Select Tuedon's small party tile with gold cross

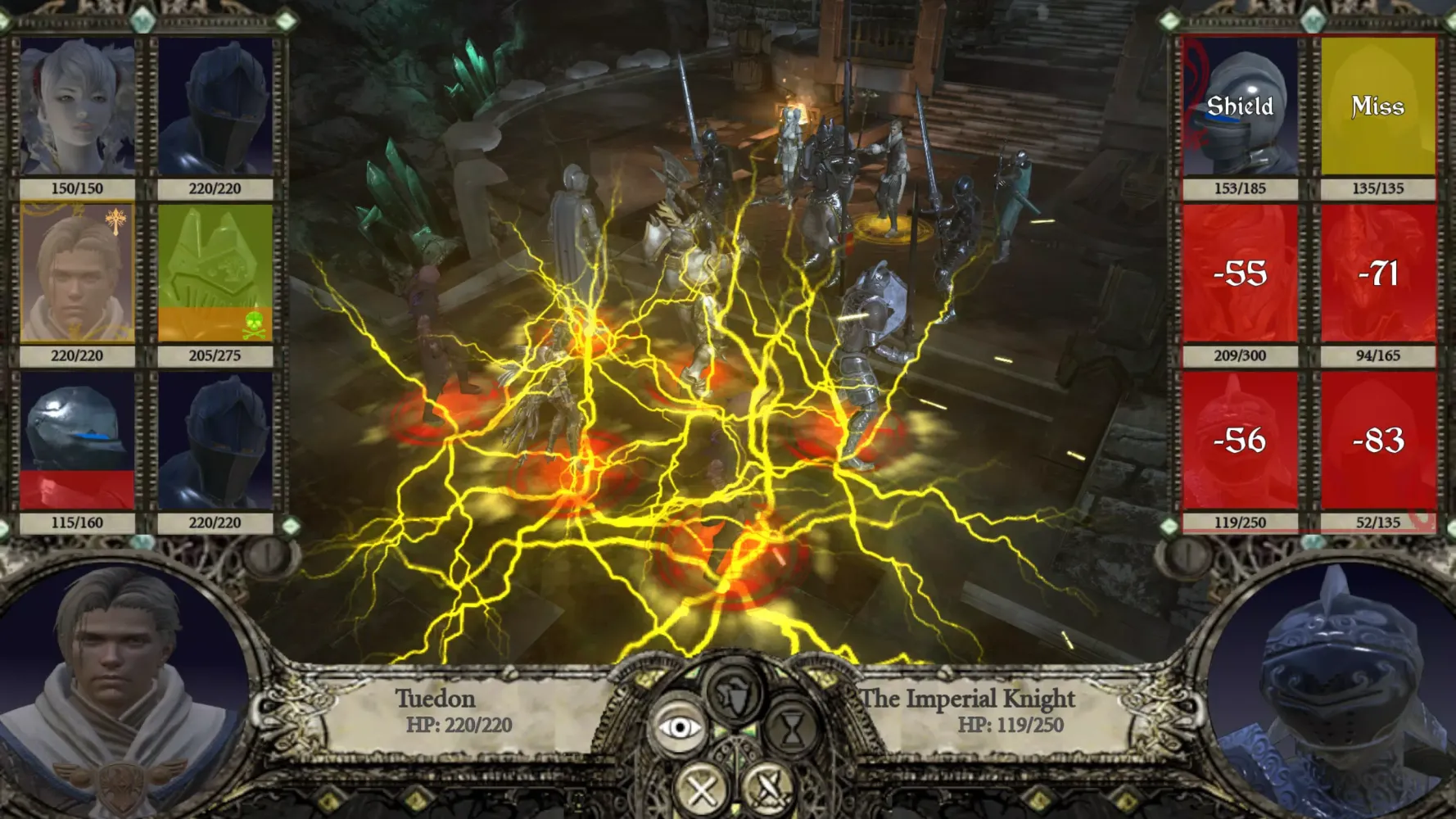pyautogui.click(x=77, y=274)
